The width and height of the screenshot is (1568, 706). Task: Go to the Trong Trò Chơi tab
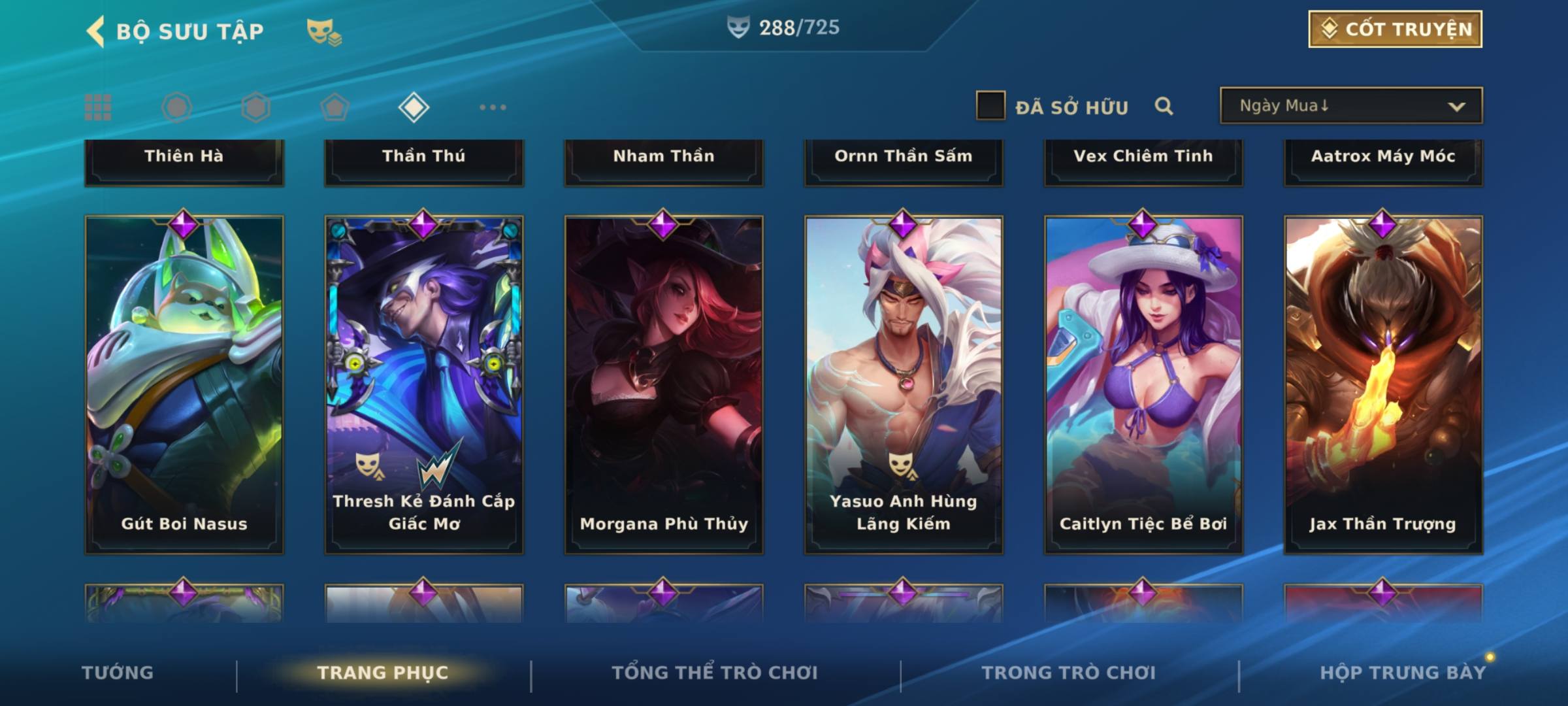1069,673
